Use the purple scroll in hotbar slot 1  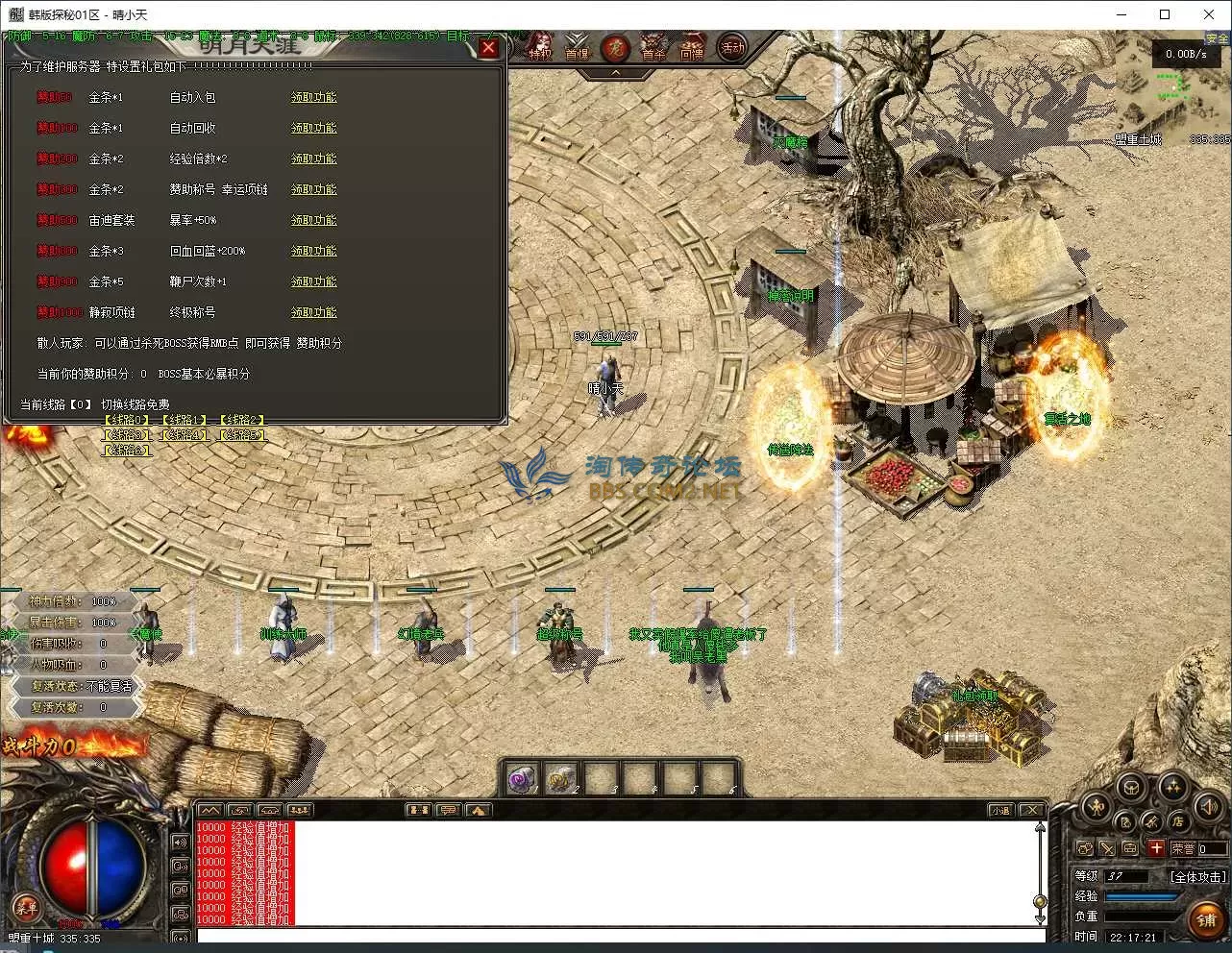point(524,779)
